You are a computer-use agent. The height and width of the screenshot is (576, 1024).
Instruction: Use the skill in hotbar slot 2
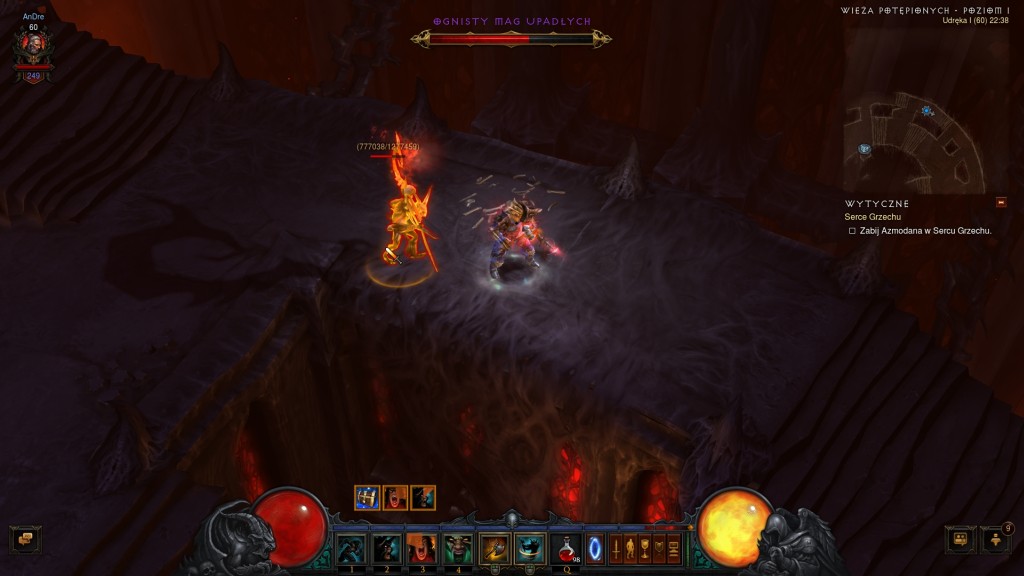pyautogui.click(x=387, y=548)
